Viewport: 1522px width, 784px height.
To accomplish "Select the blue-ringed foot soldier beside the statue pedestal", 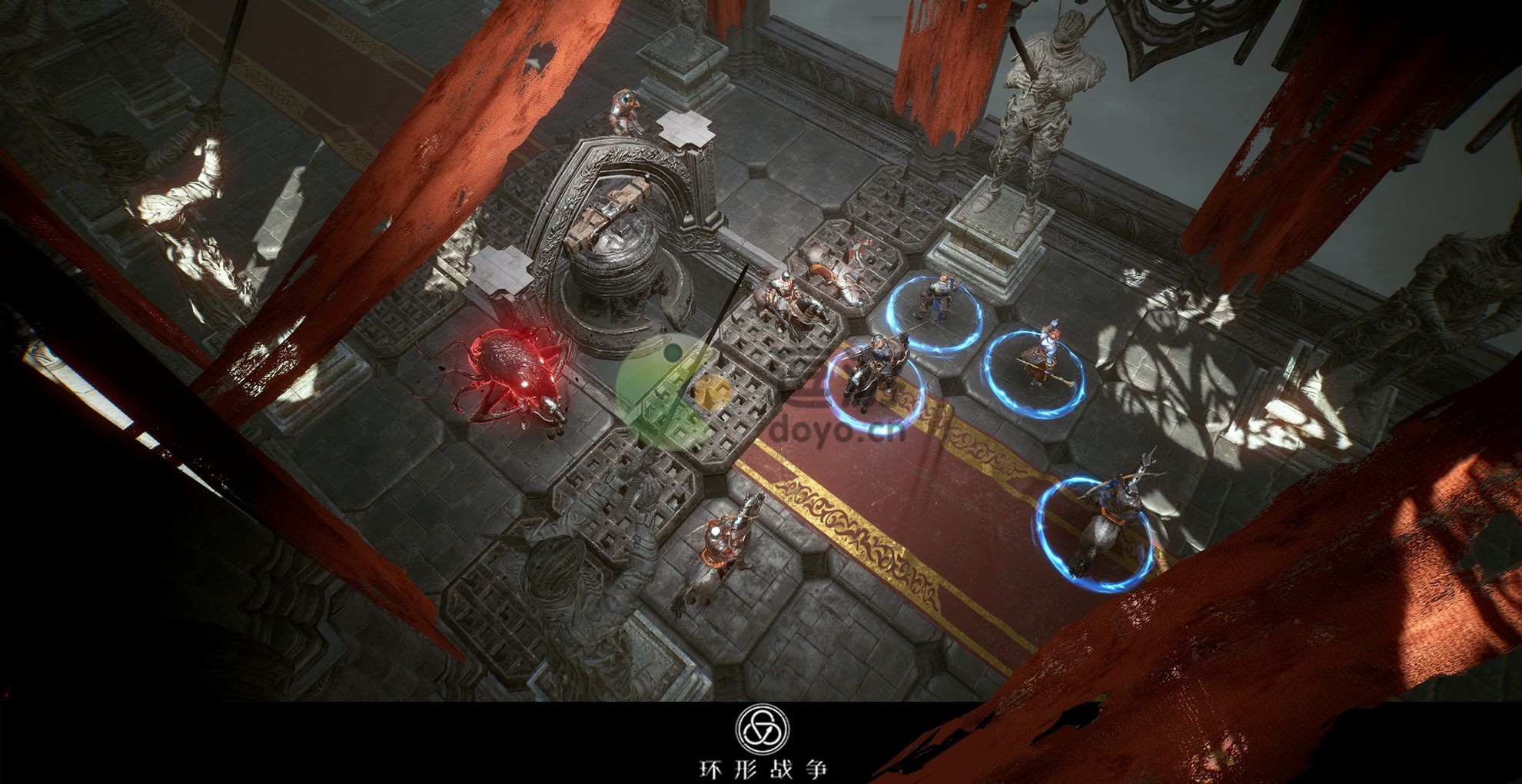I will point(936,298).
